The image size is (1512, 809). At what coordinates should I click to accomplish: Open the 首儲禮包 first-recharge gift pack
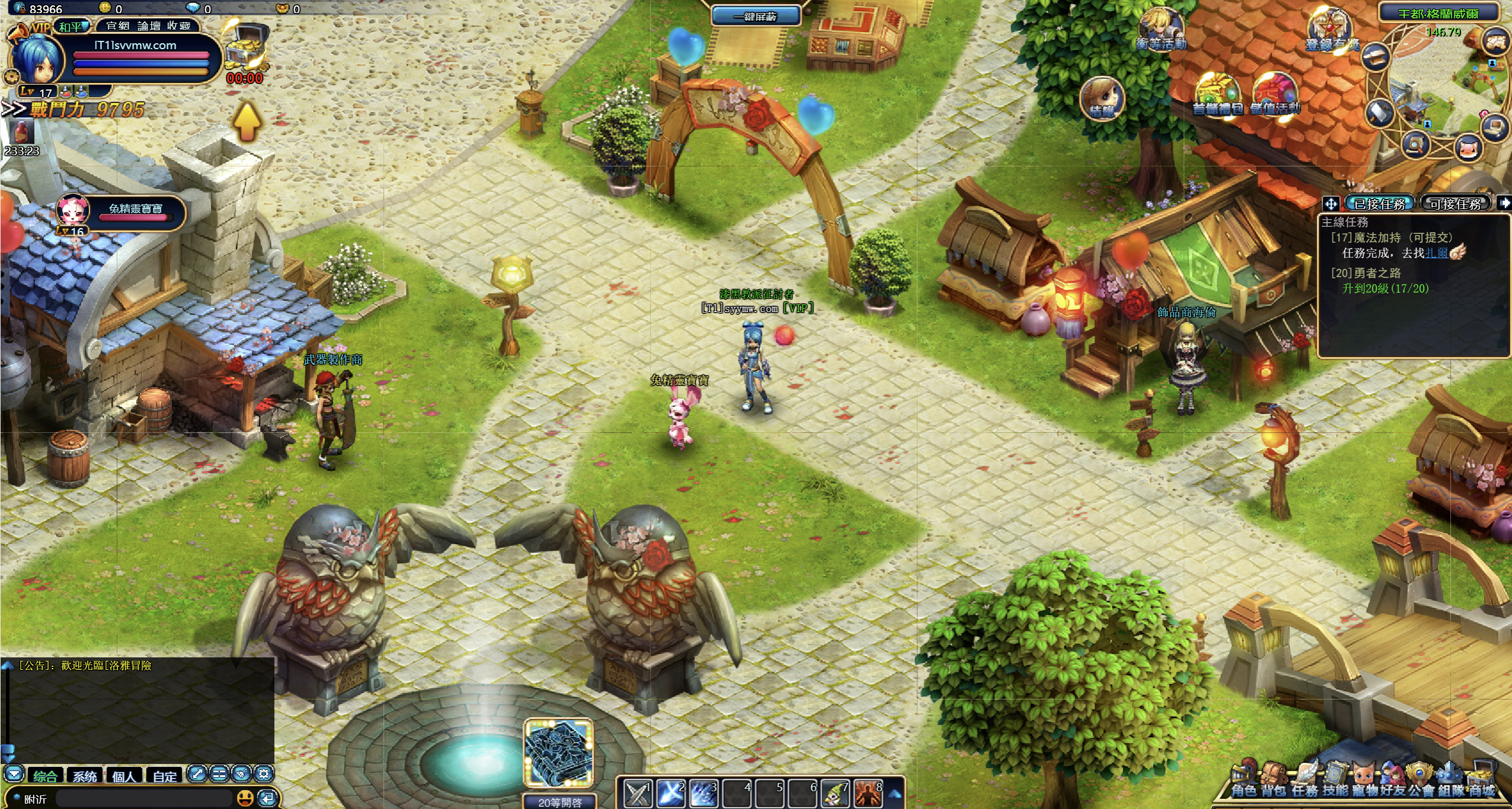tap(1217, 96)
